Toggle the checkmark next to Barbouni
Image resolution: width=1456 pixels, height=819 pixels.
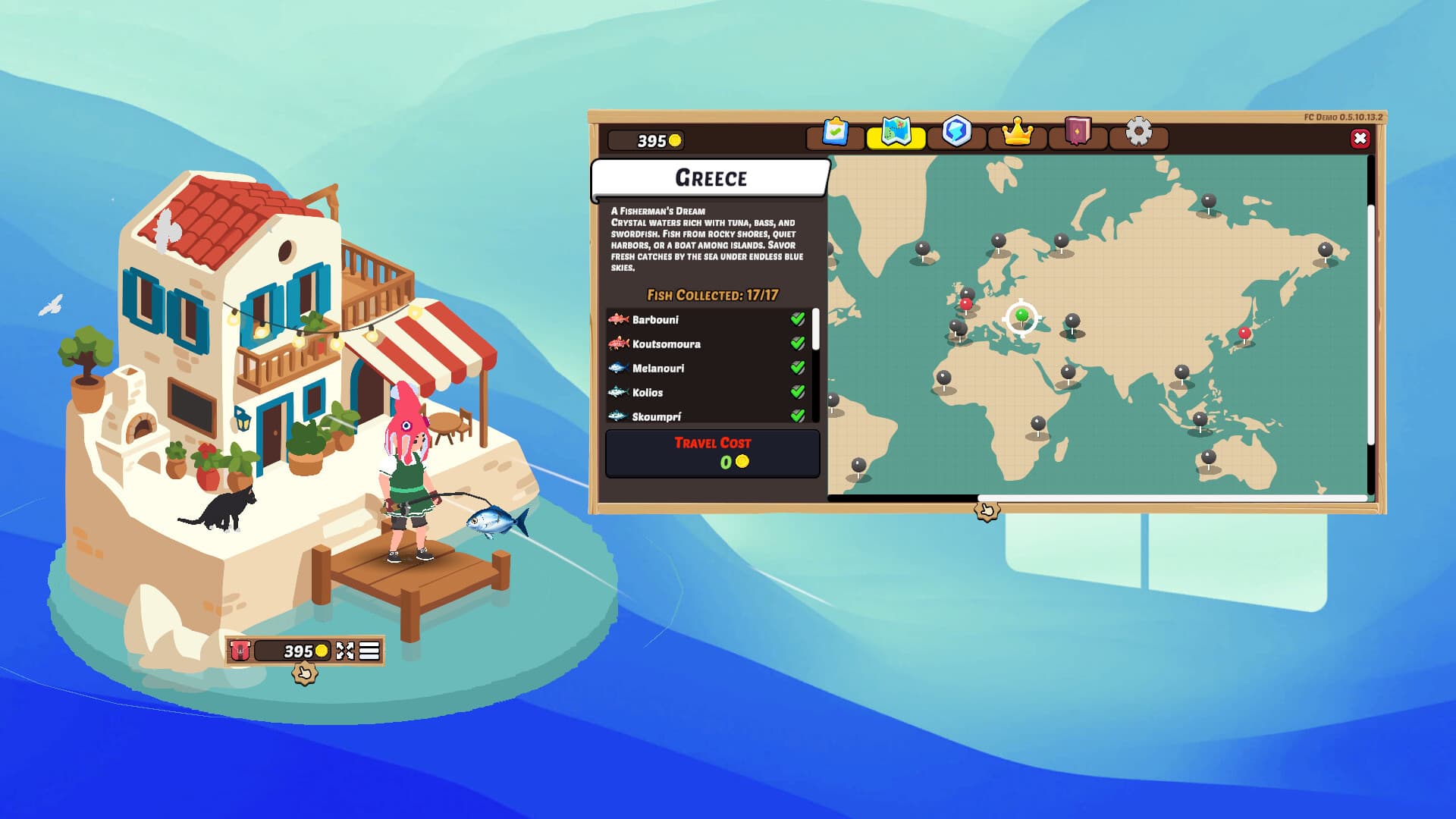(x=797, y=320)
